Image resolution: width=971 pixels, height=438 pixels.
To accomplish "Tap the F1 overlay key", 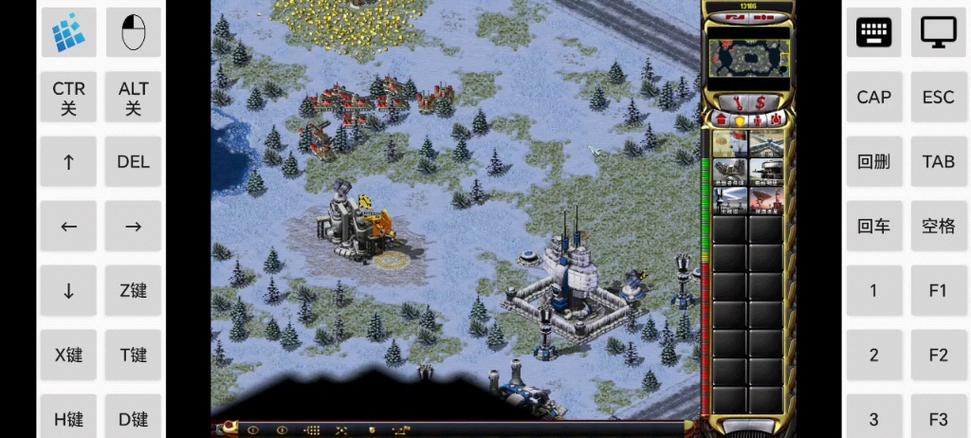I will click(938, 291).
